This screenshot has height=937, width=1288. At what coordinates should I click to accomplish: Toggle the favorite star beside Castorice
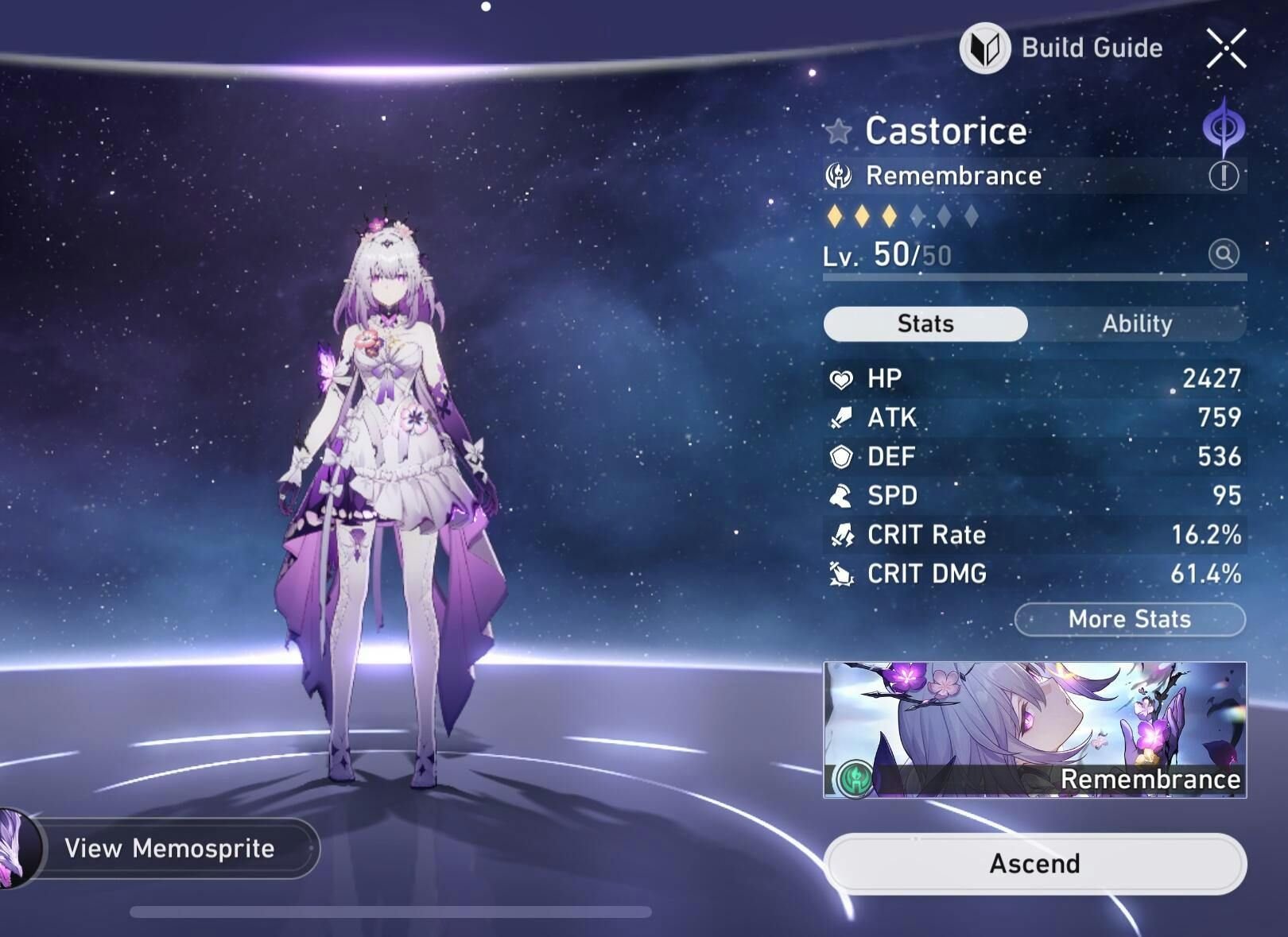tap(838, 131)
